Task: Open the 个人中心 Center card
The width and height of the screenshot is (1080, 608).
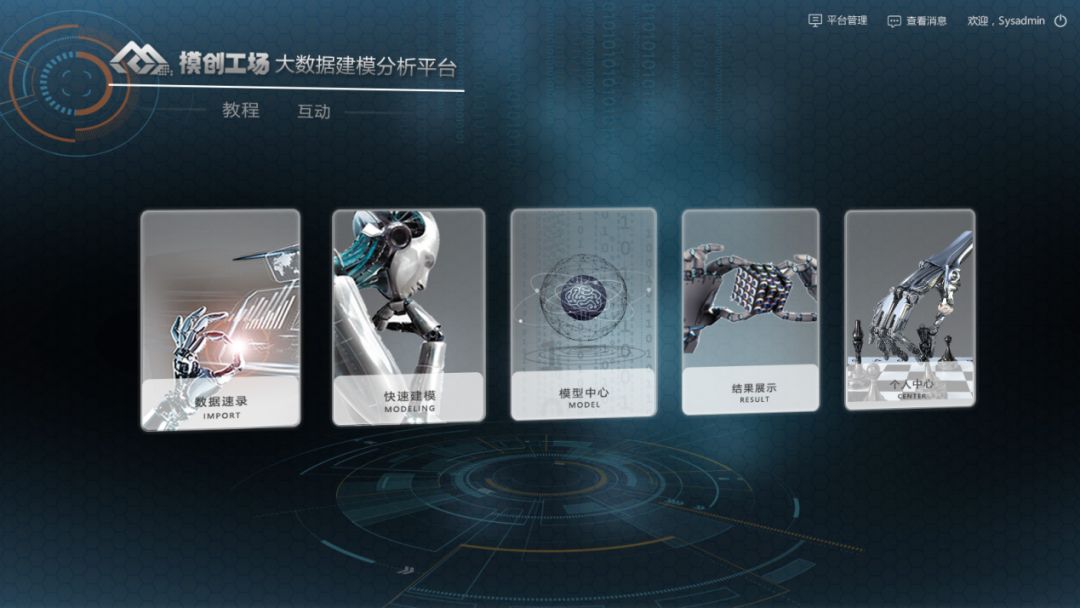Action: click(909, 309)
